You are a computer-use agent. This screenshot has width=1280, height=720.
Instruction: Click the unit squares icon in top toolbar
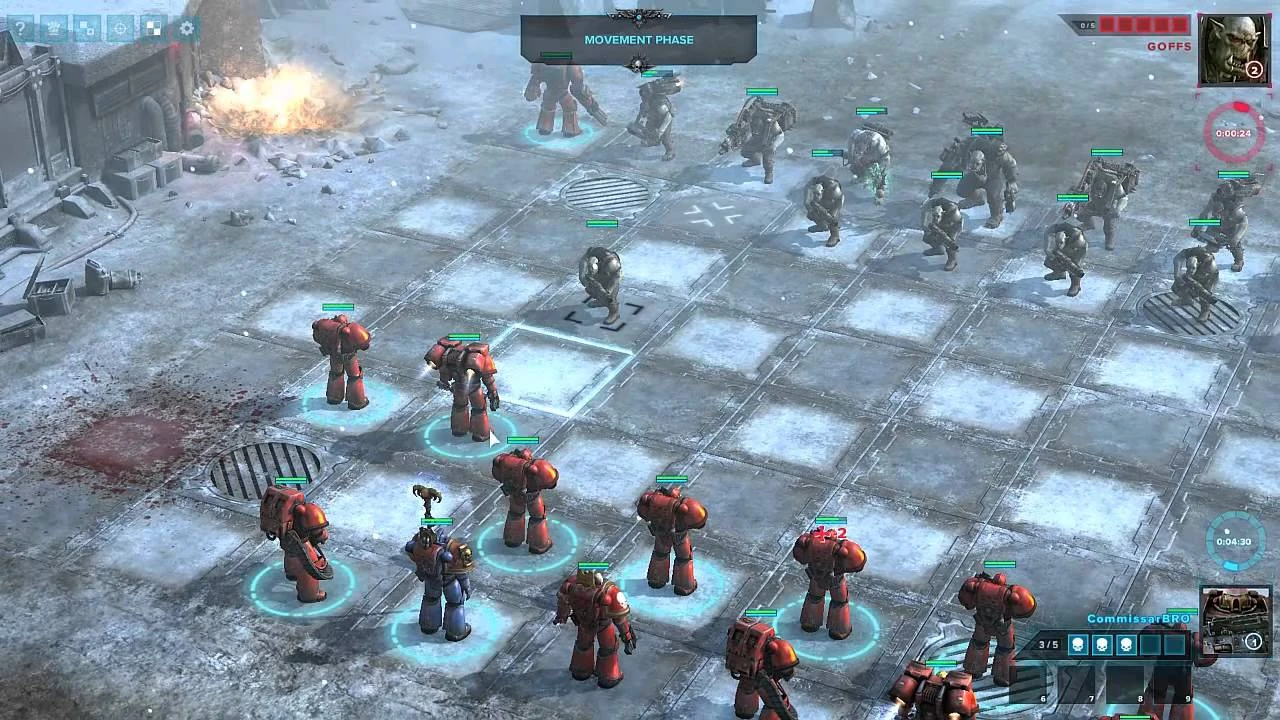click(x=87, y=28)
